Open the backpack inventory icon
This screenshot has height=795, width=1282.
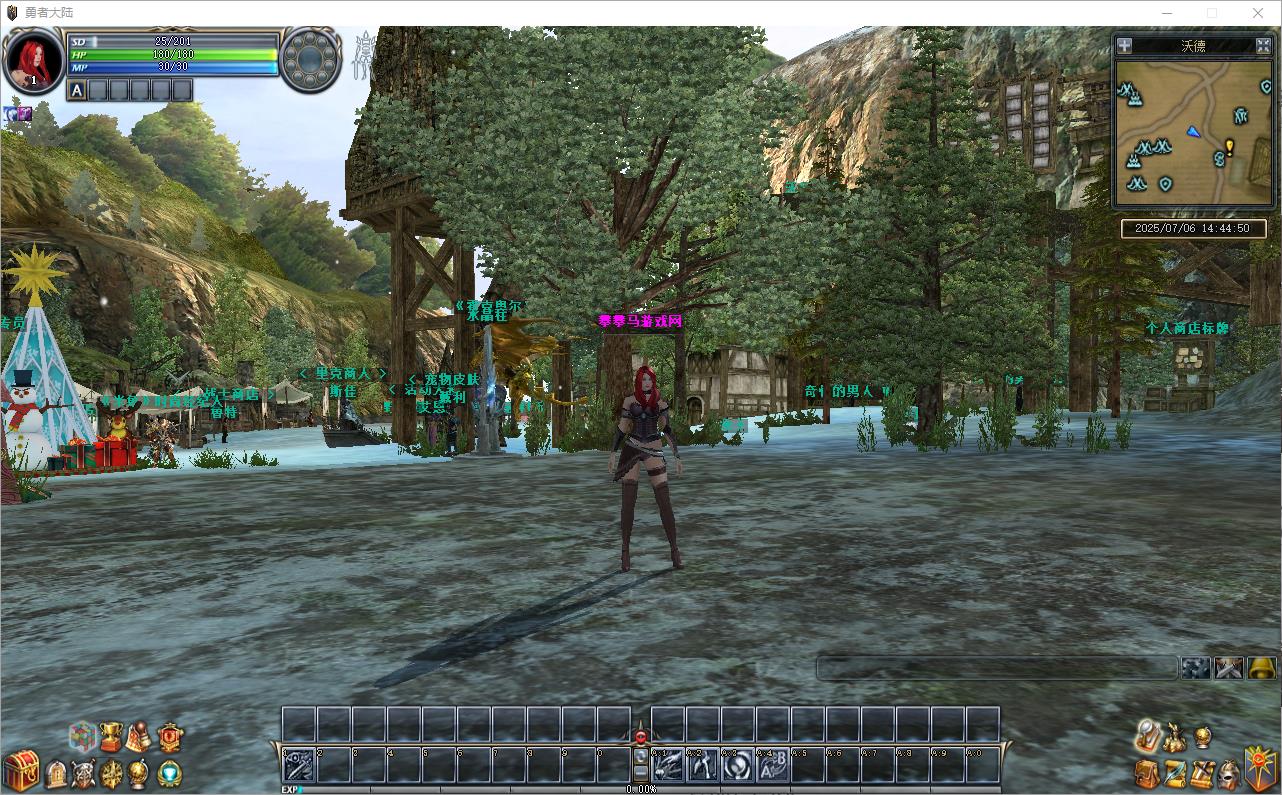(x=1147, y=772)
